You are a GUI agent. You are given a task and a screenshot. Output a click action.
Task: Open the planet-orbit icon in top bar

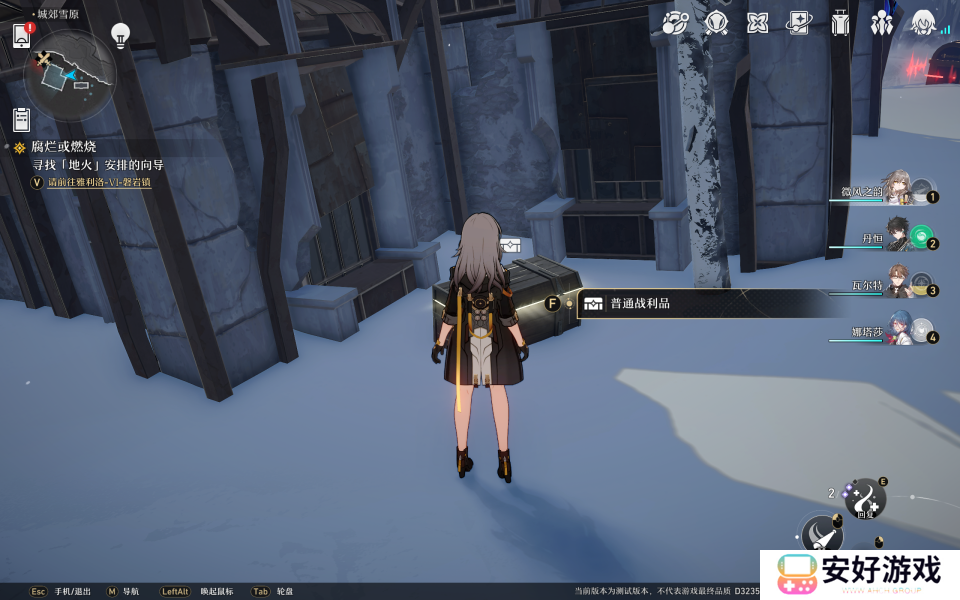click(x=676, y=23)
